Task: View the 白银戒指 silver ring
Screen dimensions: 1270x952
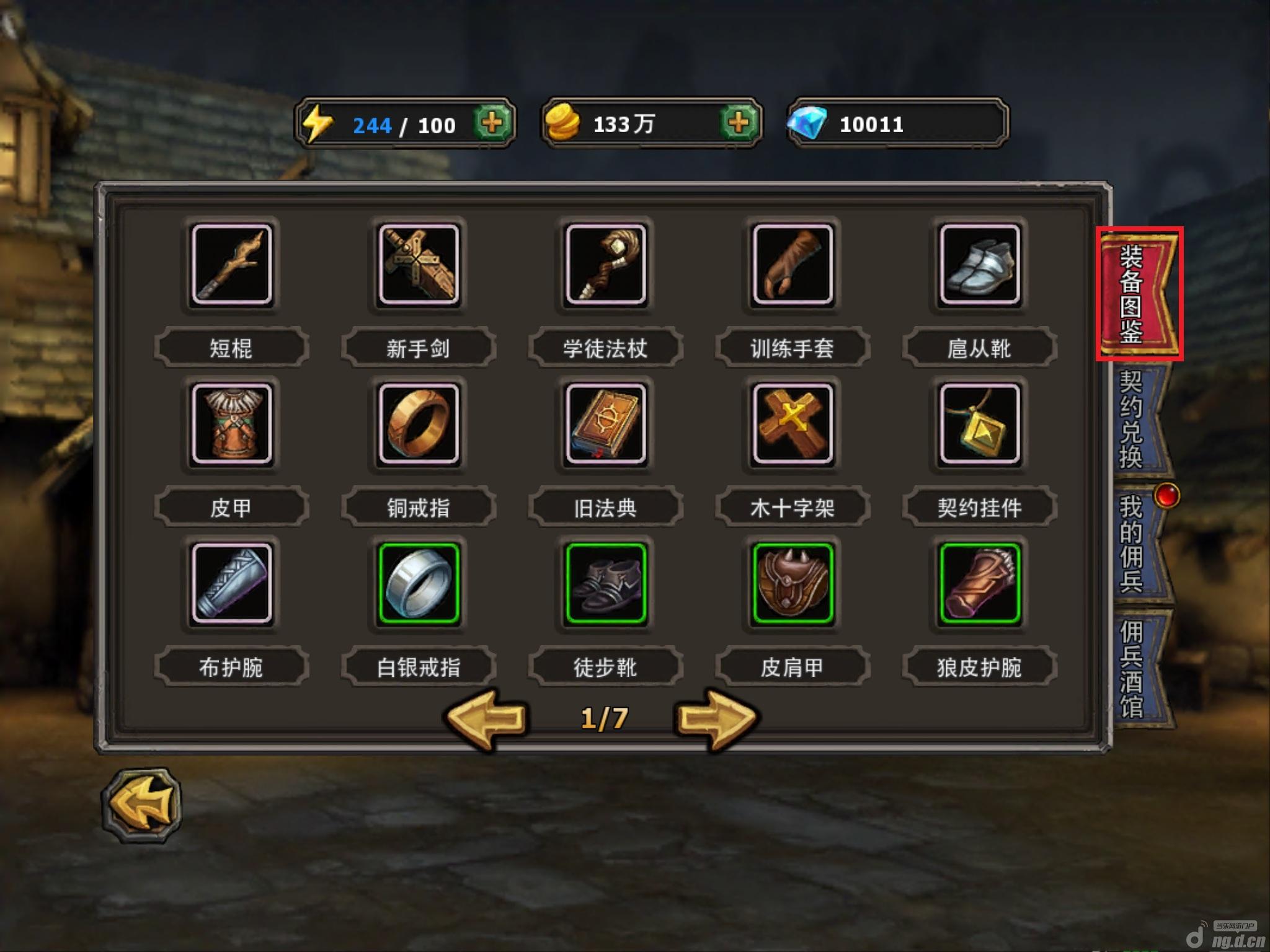Action: [419, 583]
